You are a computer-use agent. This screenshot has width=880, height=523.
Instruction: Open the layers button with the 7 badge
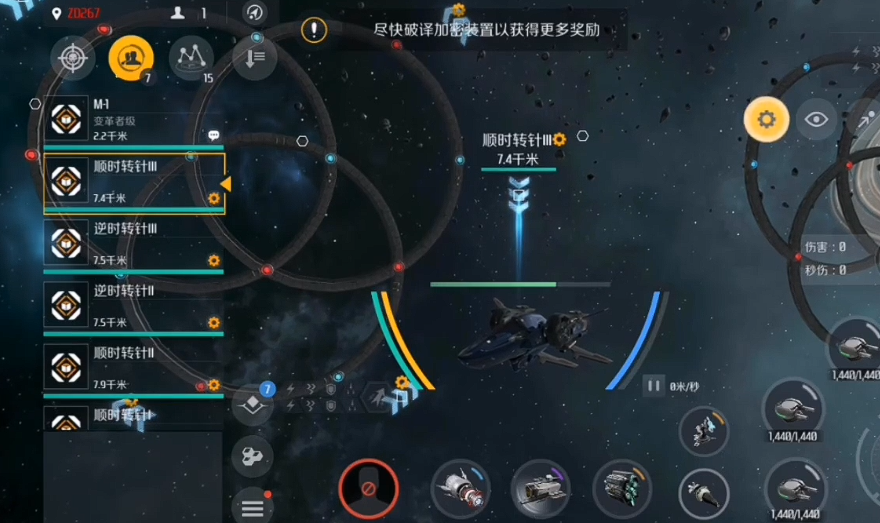click(252, 405)
